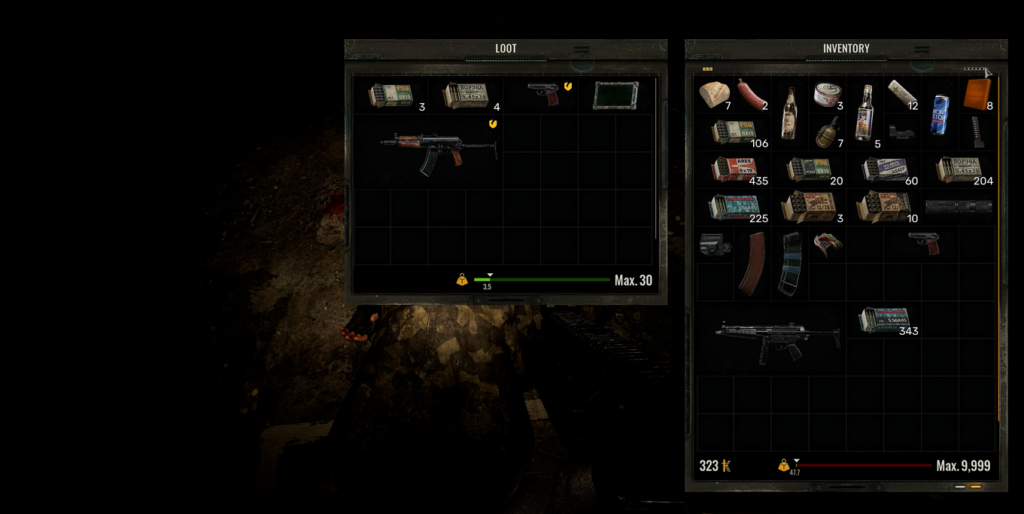The height and width of the screenshot is (514, 1024).
Task: Select the bread loaf in inventory
Action: [x=714, y=94]
